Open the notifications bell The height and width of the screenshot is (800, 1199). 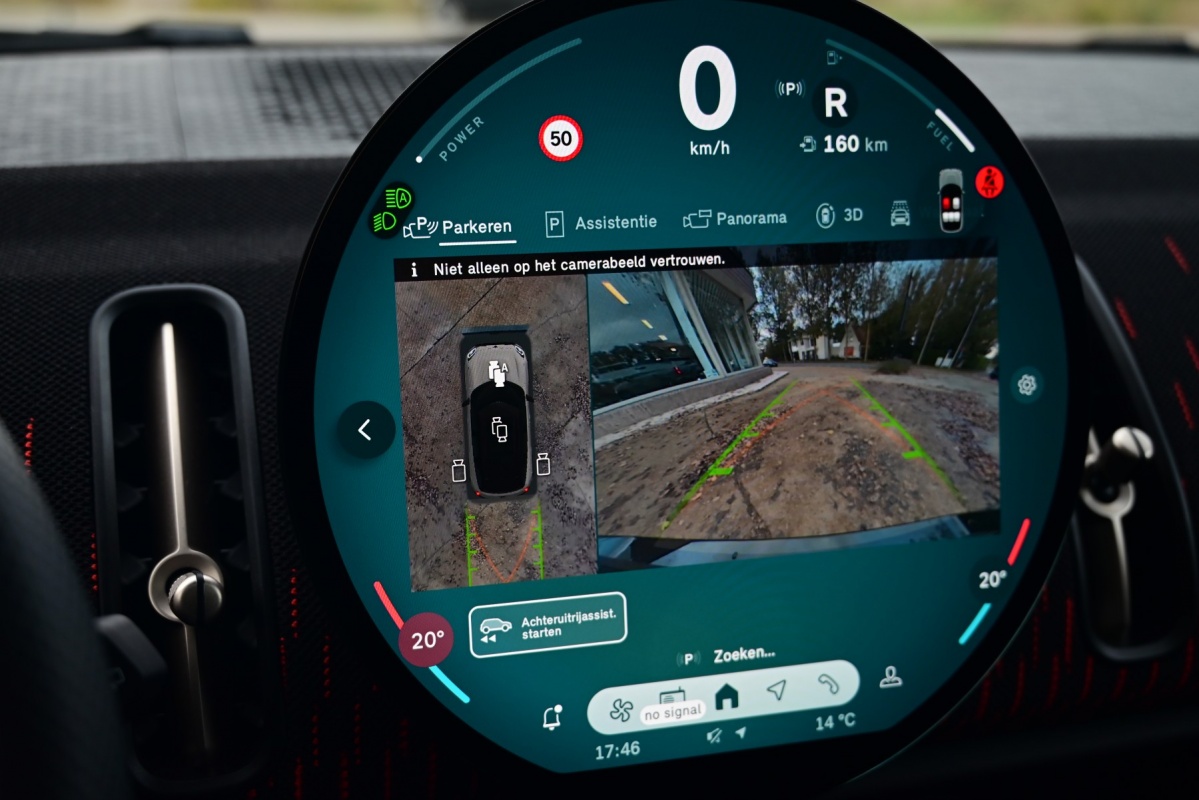point(551,716)
